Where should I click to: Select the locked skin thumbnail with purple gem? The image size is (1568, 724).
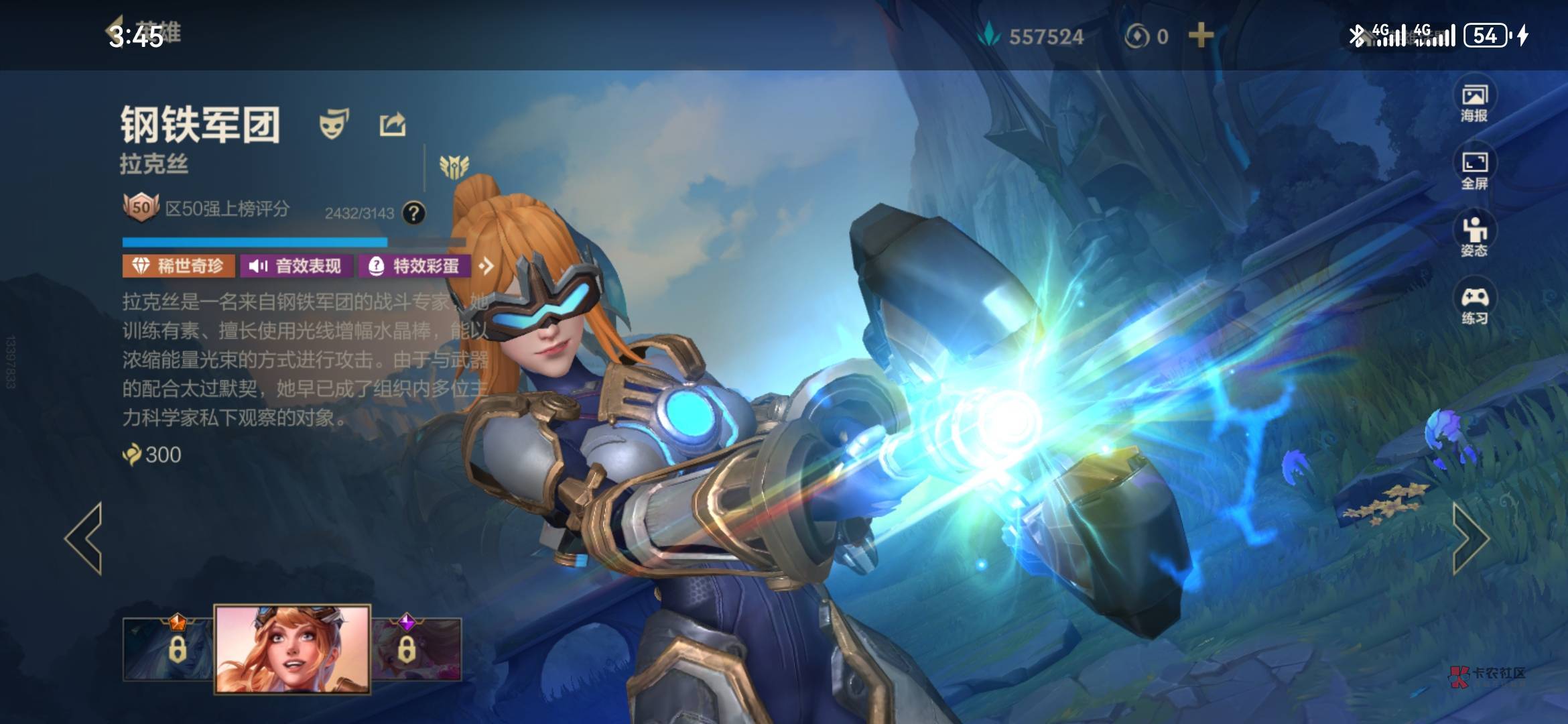click(417, 648)
